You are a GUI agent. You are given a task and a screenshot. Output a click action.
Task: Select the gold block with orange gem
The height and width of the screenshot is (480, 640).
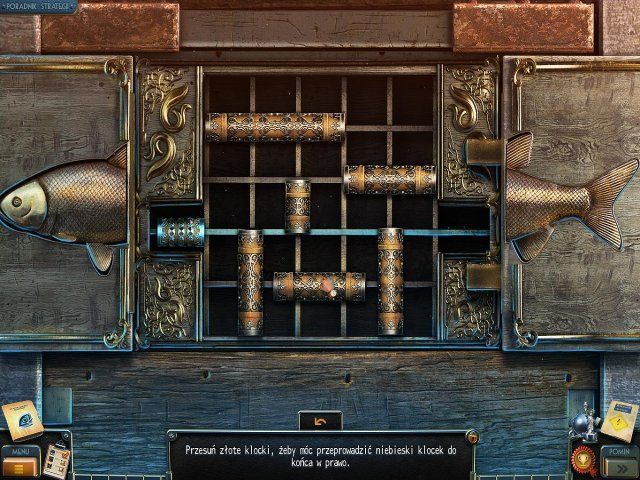click(x=320, y=287)
